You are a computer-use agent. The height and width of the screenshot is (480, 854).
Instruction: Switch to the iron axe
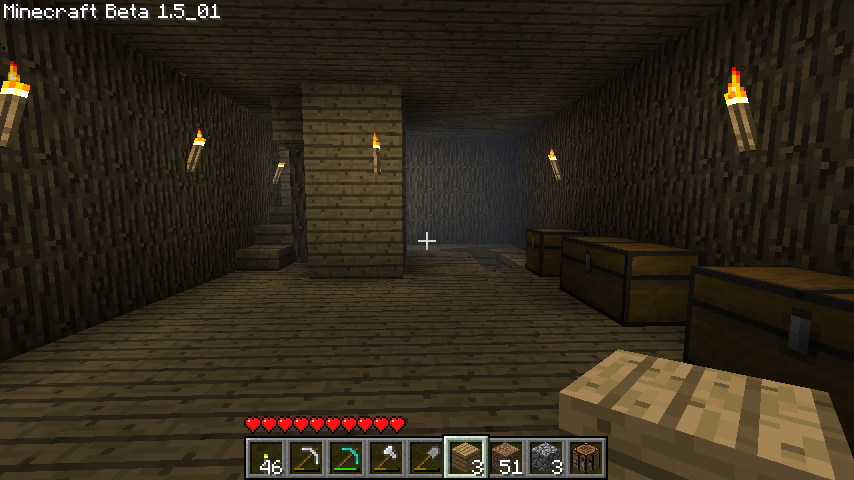386,457
